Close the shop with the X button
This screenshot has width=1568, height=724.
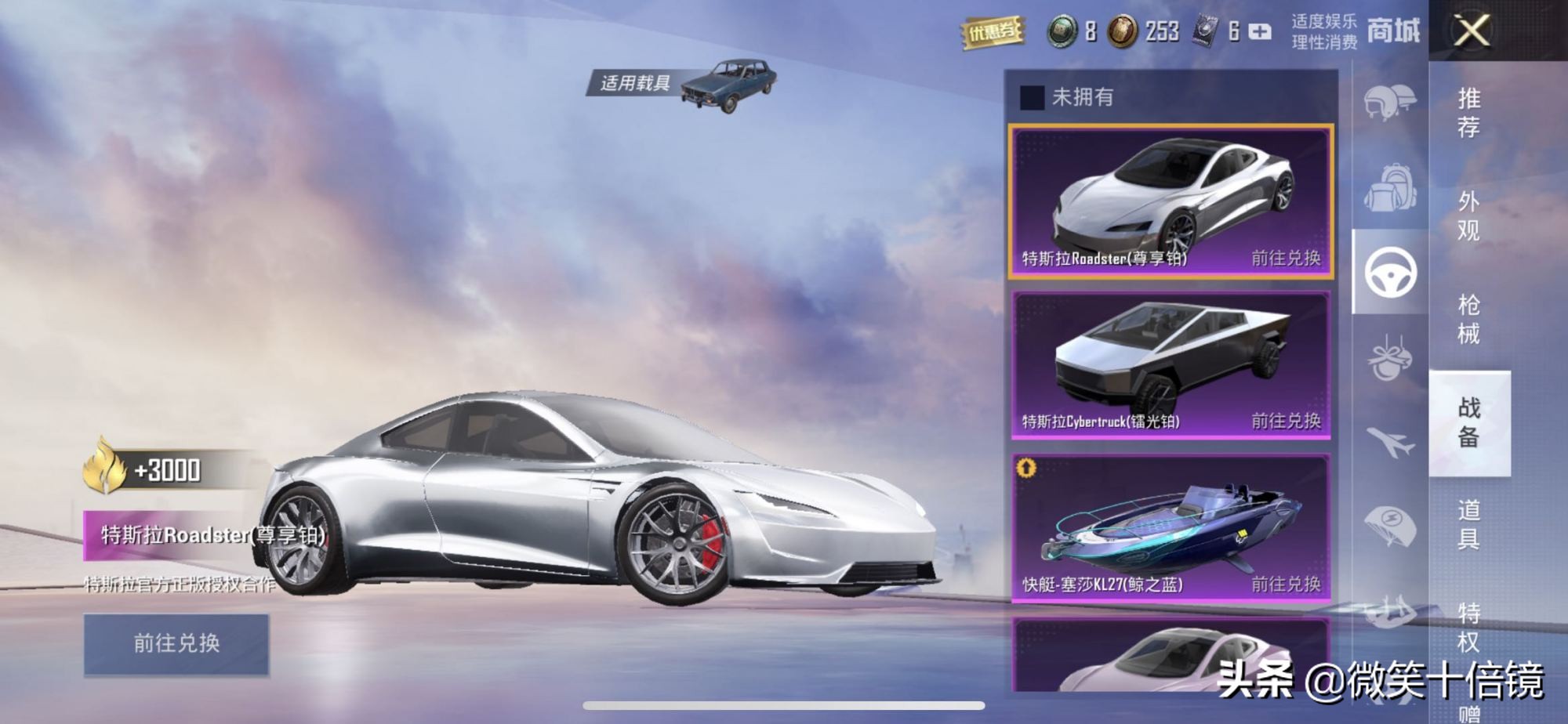click(1472, 31)
